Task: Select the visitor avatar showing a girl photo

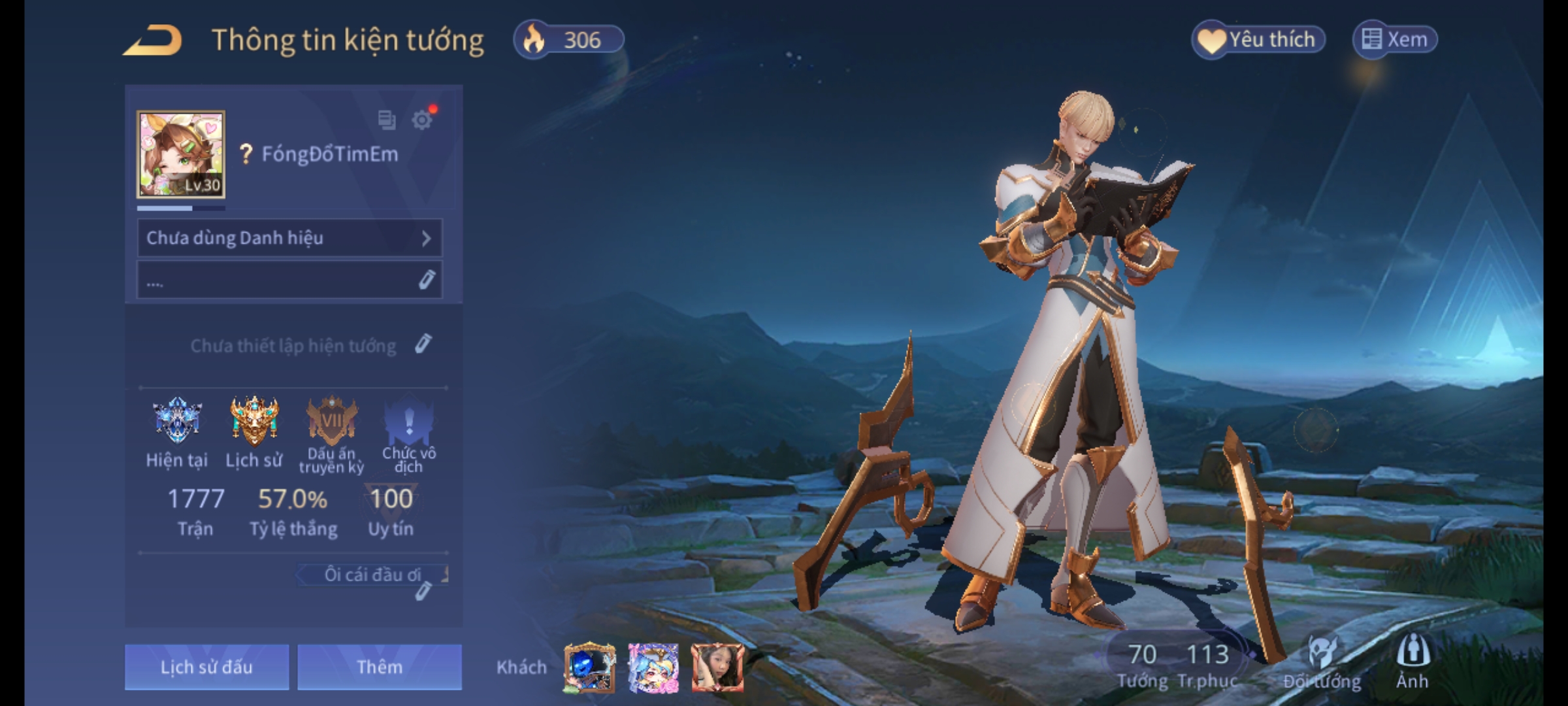Action: click(x=717, y=667)
